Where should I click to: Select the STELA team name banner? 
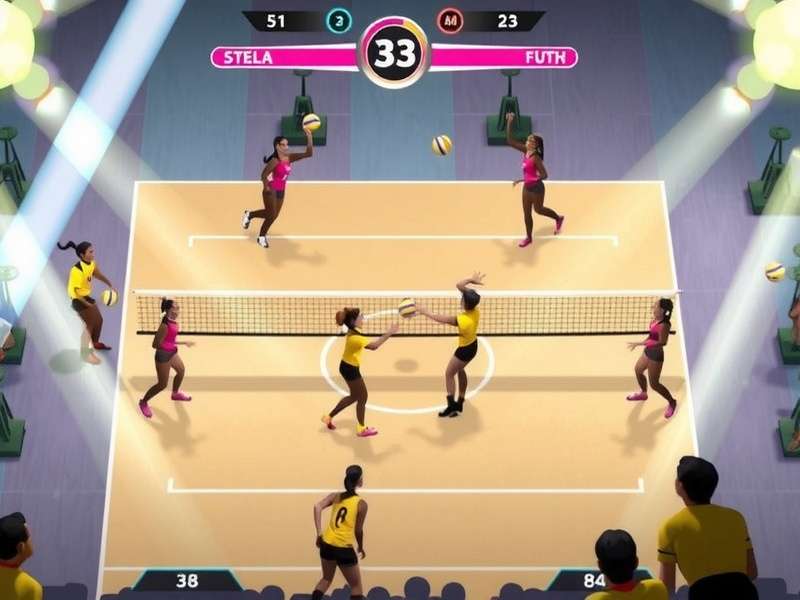(283, 57)
